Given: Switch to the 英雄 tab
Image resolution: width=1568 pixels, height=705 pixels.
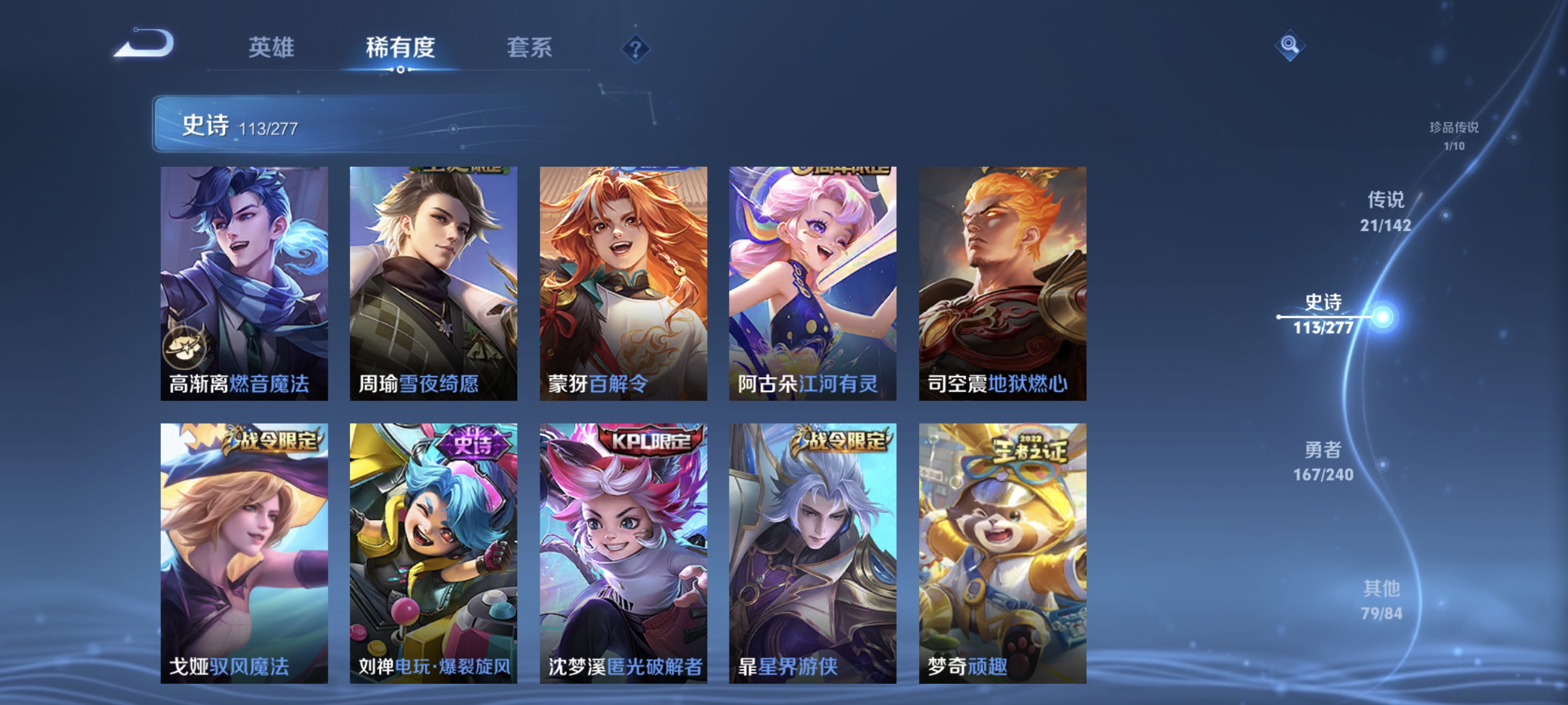Looking at the screenshot, I should tap(271, 49).
